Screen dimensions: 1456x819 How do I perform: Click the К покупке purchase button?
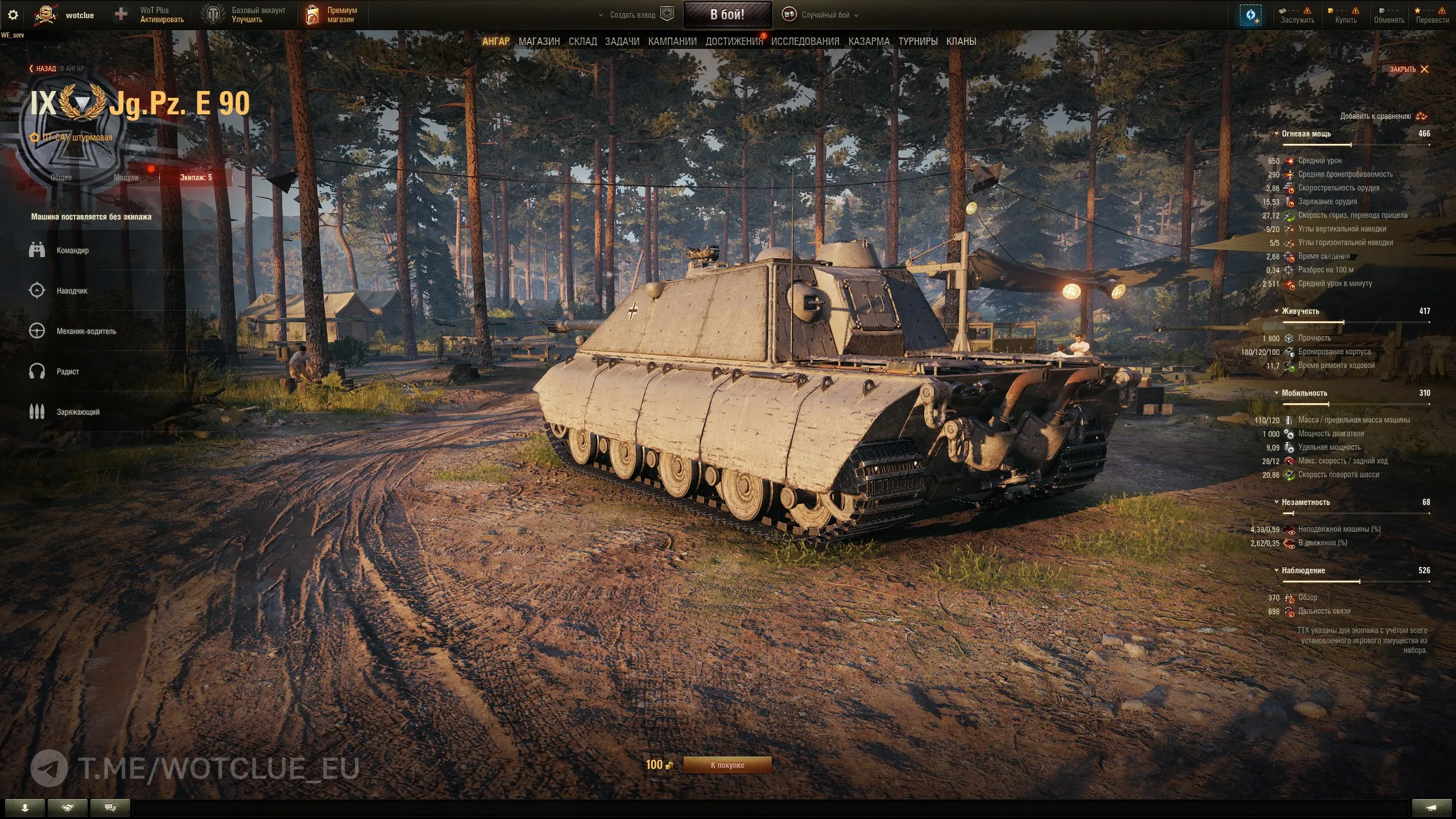pyautogui.click(x=727, y=765)
